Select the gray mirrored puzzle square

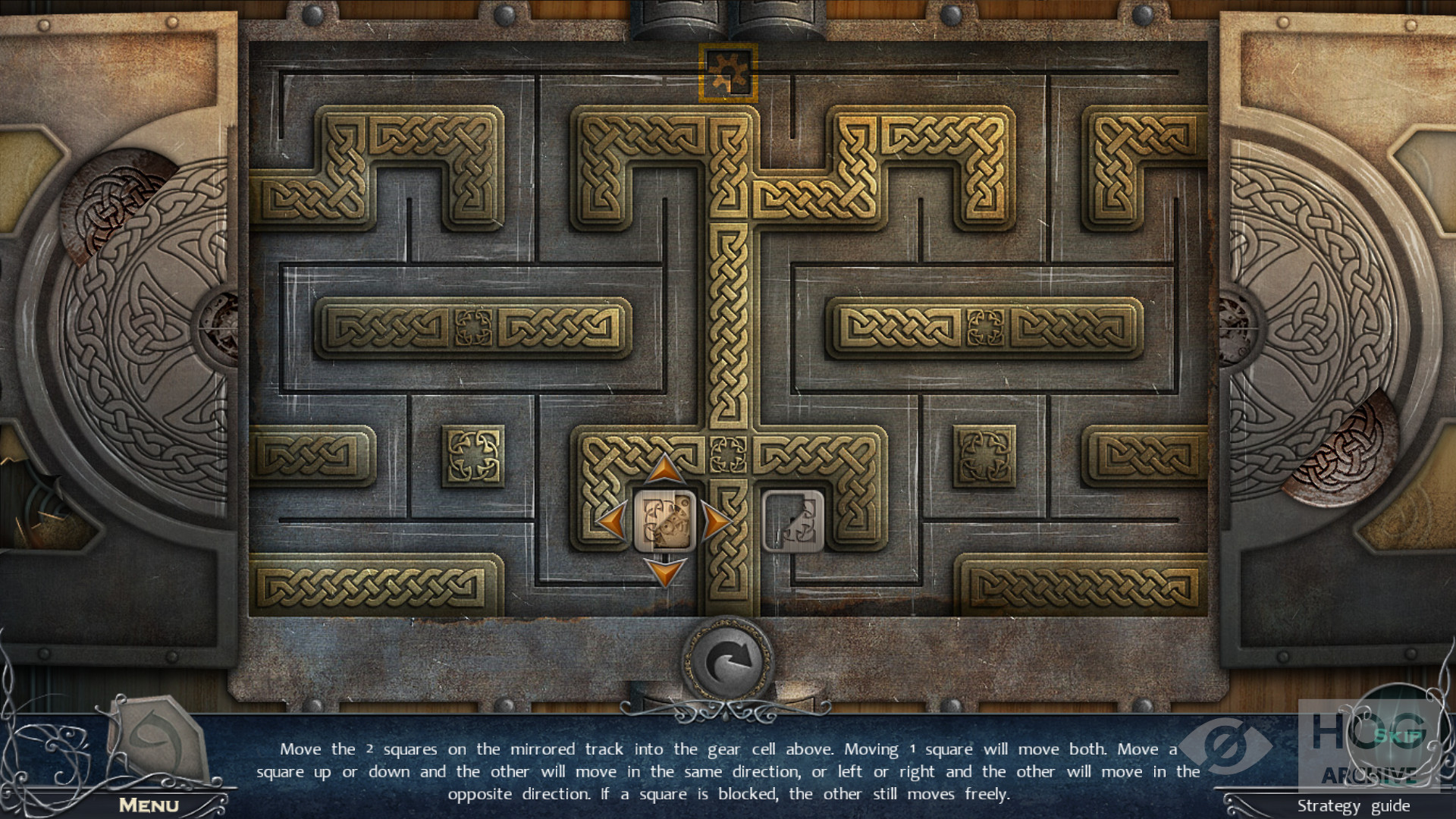(792, 521)
